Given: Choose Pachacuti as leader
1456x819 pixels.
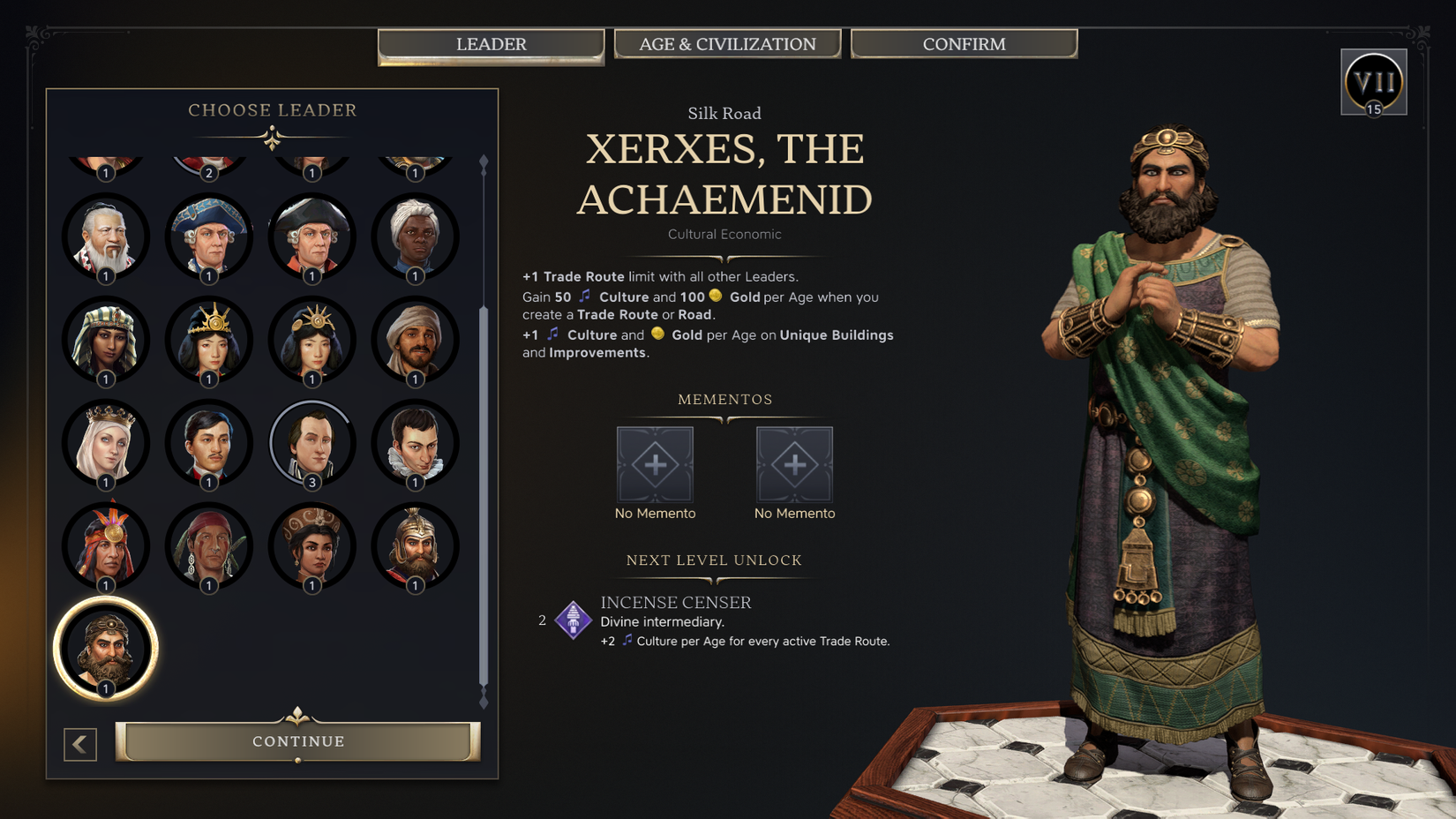Looking at the screenshot, I should click(x=106, y=547).
